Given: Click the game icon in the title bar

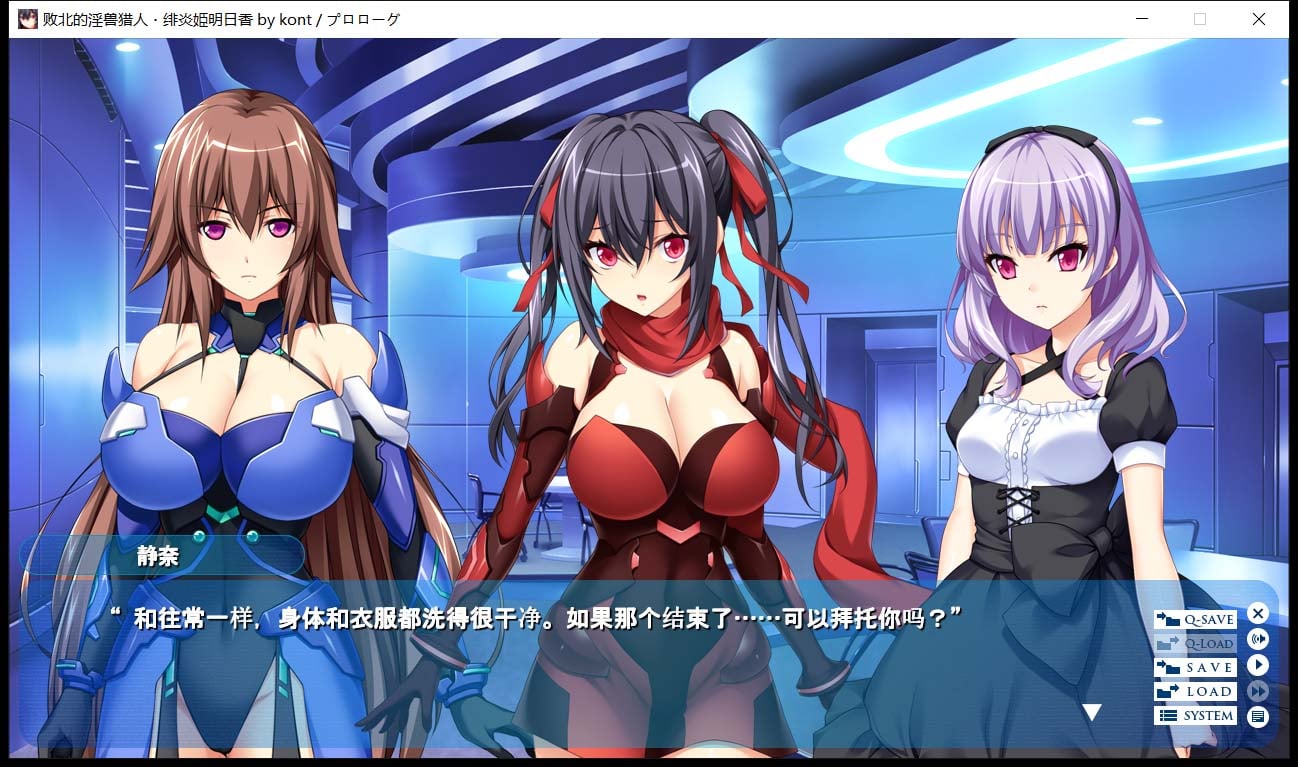Looking at the screenshot, I should tap(26, 18).
